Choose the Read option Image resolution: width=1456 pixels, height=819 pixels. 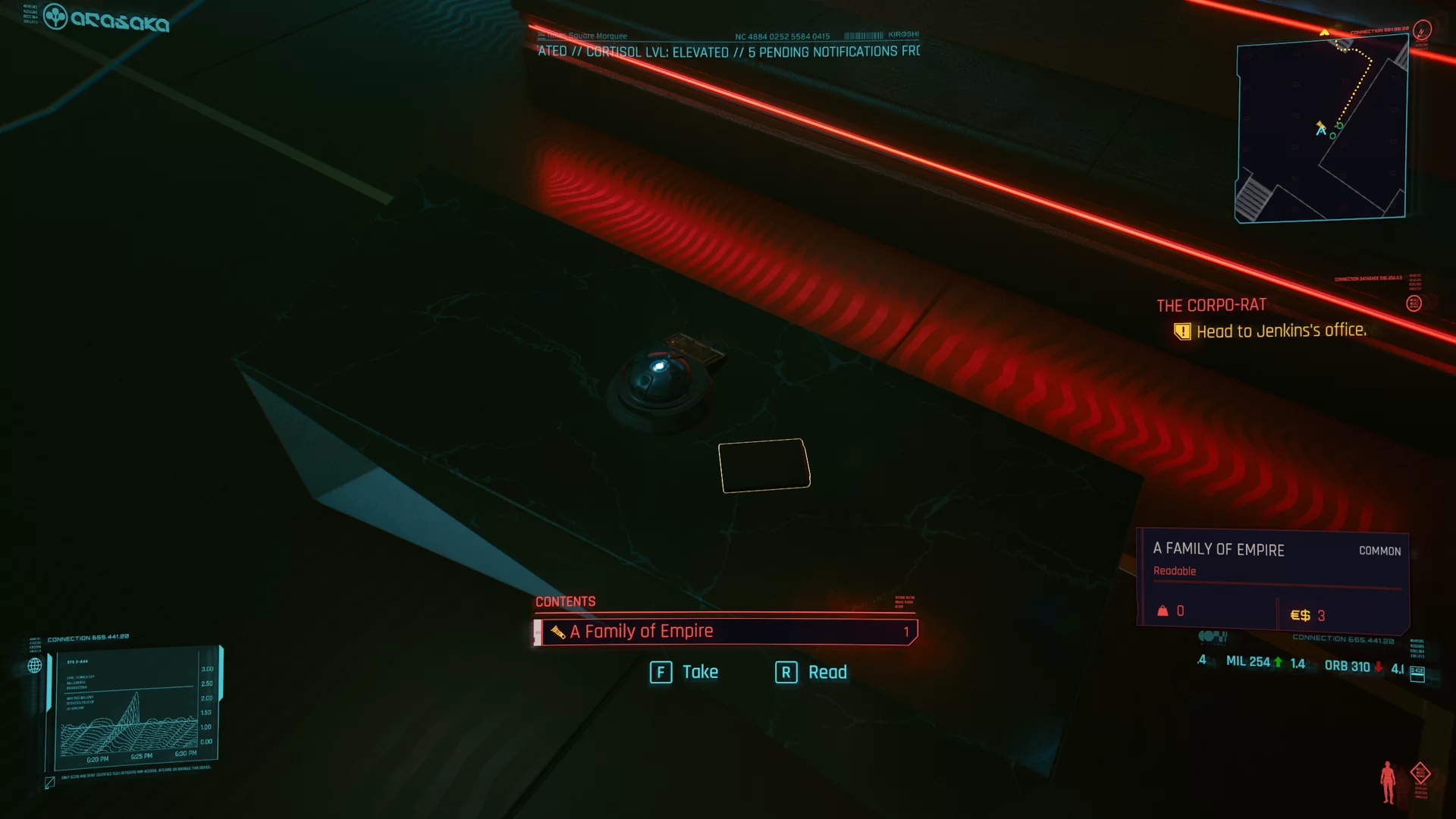(x=811, y=672)
